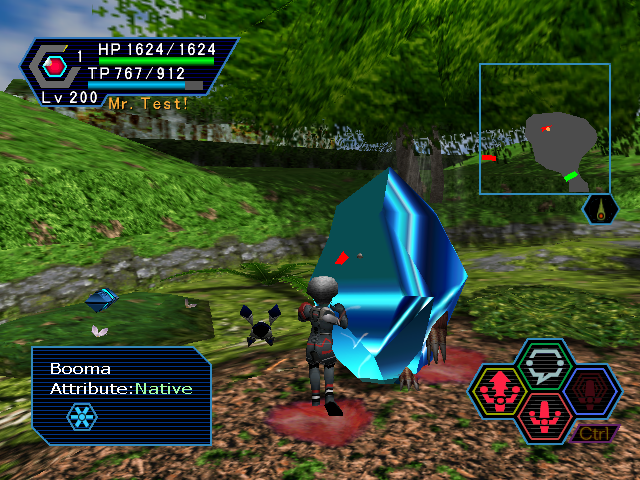The height and width of the screenshot is (480, 640).
Task: Select the Booma target info panel
Action: [x=121, y=395]
